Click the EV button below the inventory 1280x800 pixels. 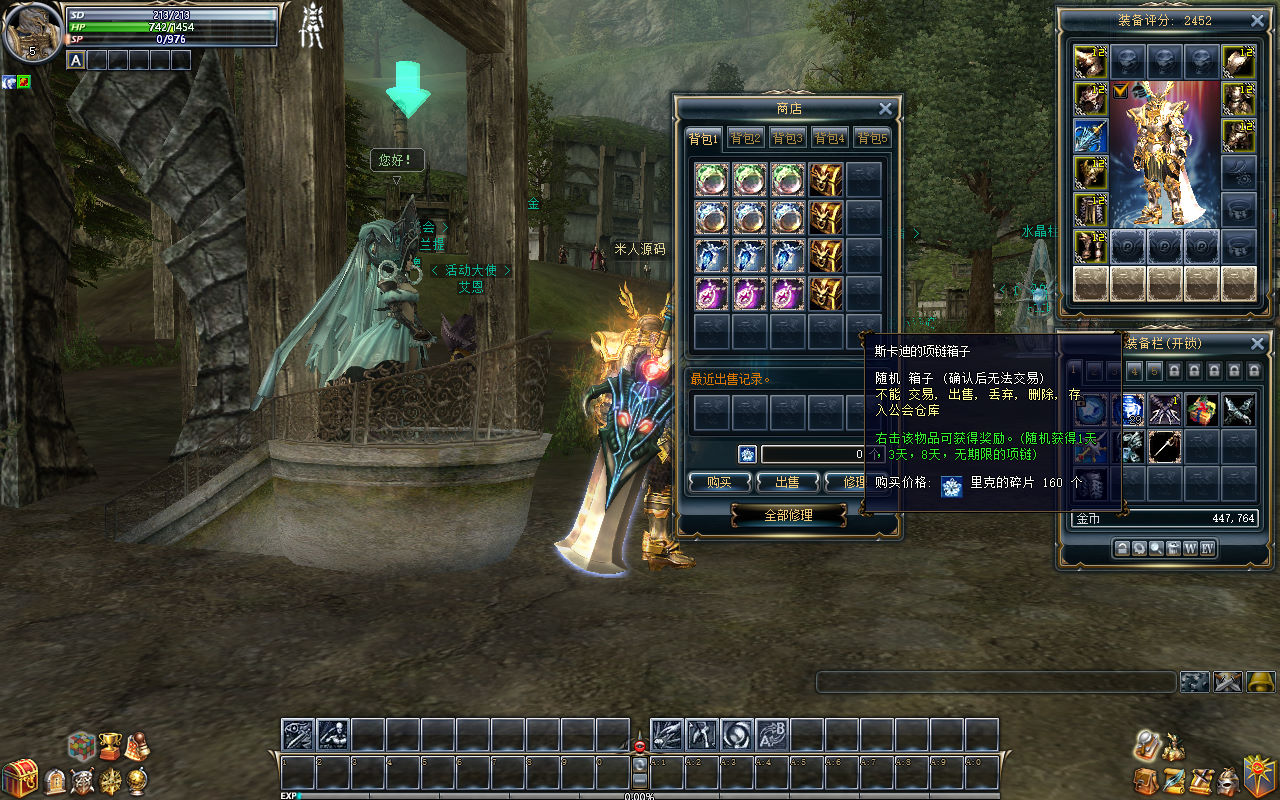(x=1207, y=548)
